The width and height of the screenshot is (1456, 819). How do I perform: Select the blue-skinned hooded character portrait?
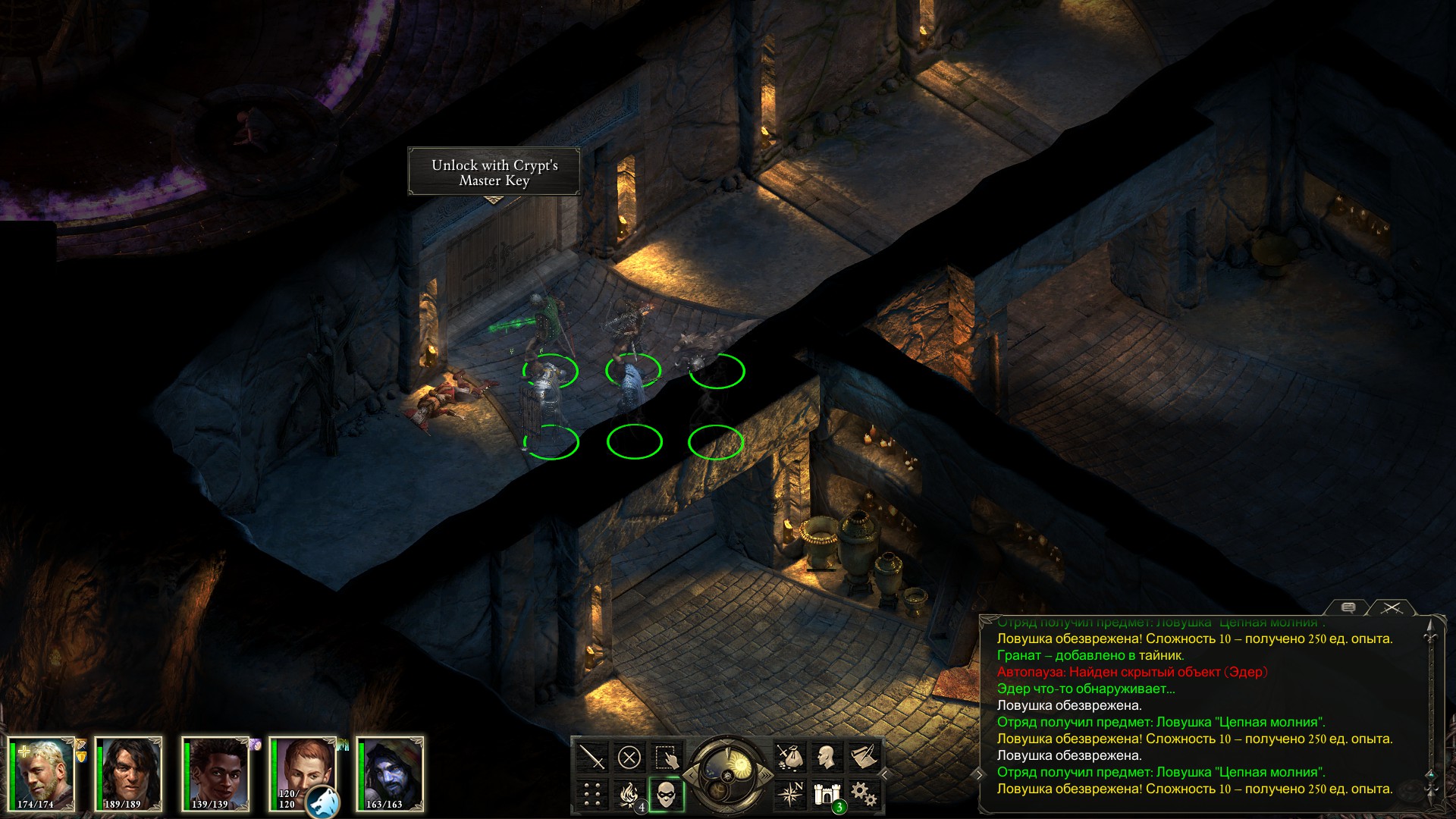pos(390,773)
